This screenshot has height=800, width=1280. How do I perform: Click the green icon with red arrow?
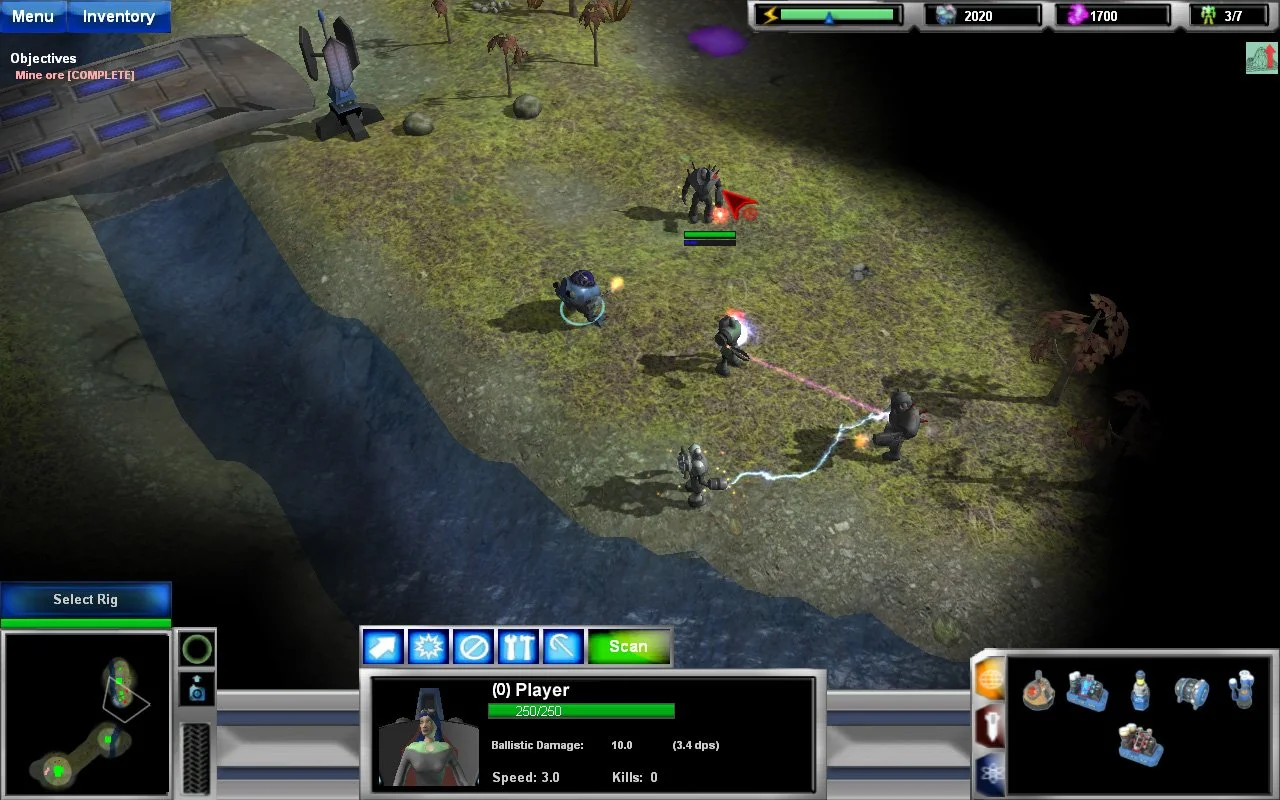click(1261, 58)
